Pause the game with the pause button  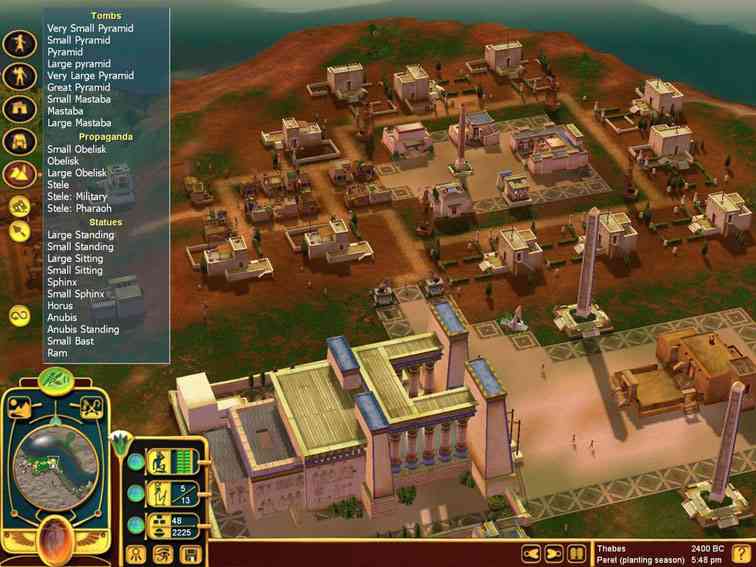click(577, 553)
